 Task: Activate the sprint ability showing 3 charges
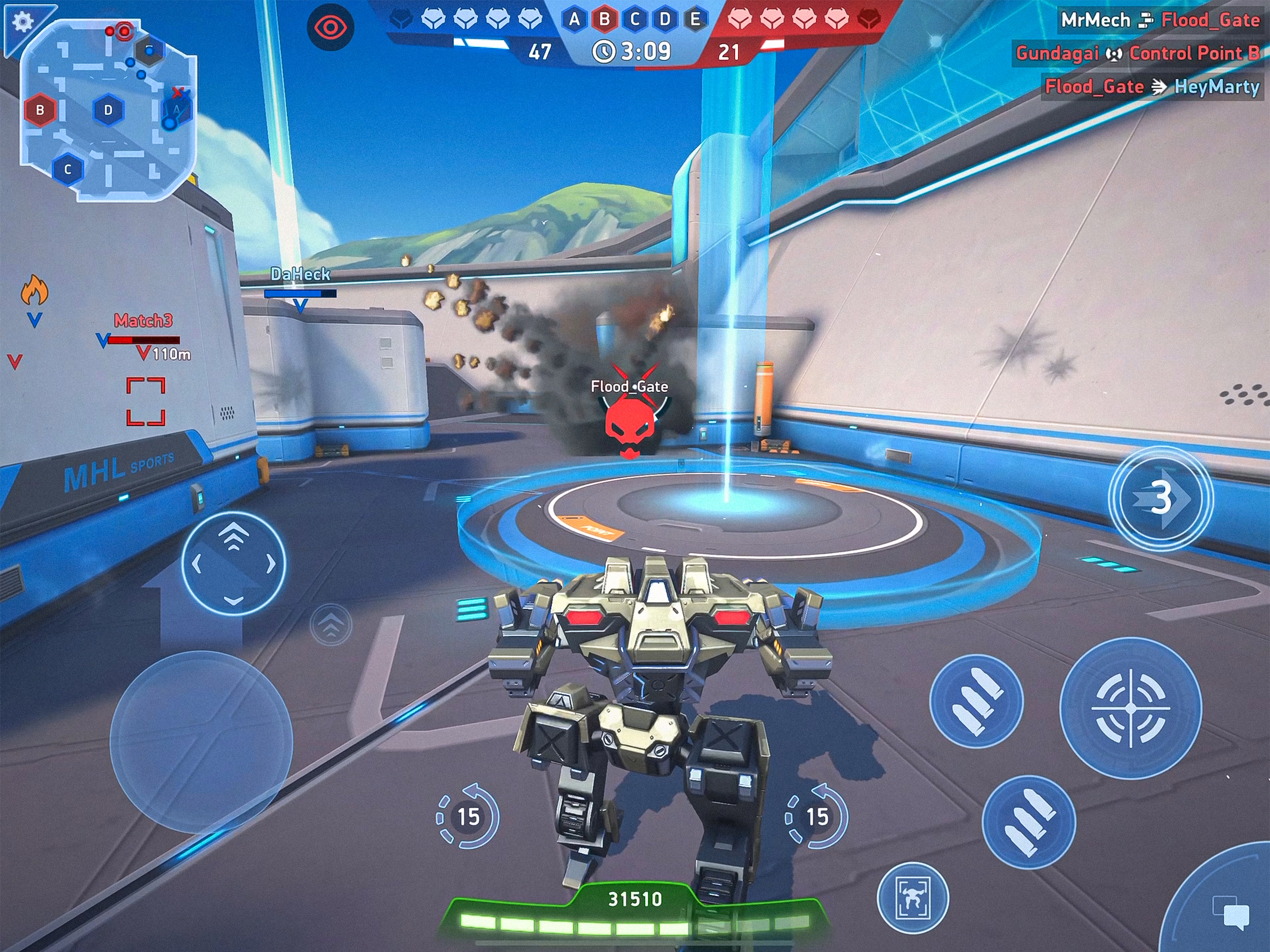[x=1160, y=498]
